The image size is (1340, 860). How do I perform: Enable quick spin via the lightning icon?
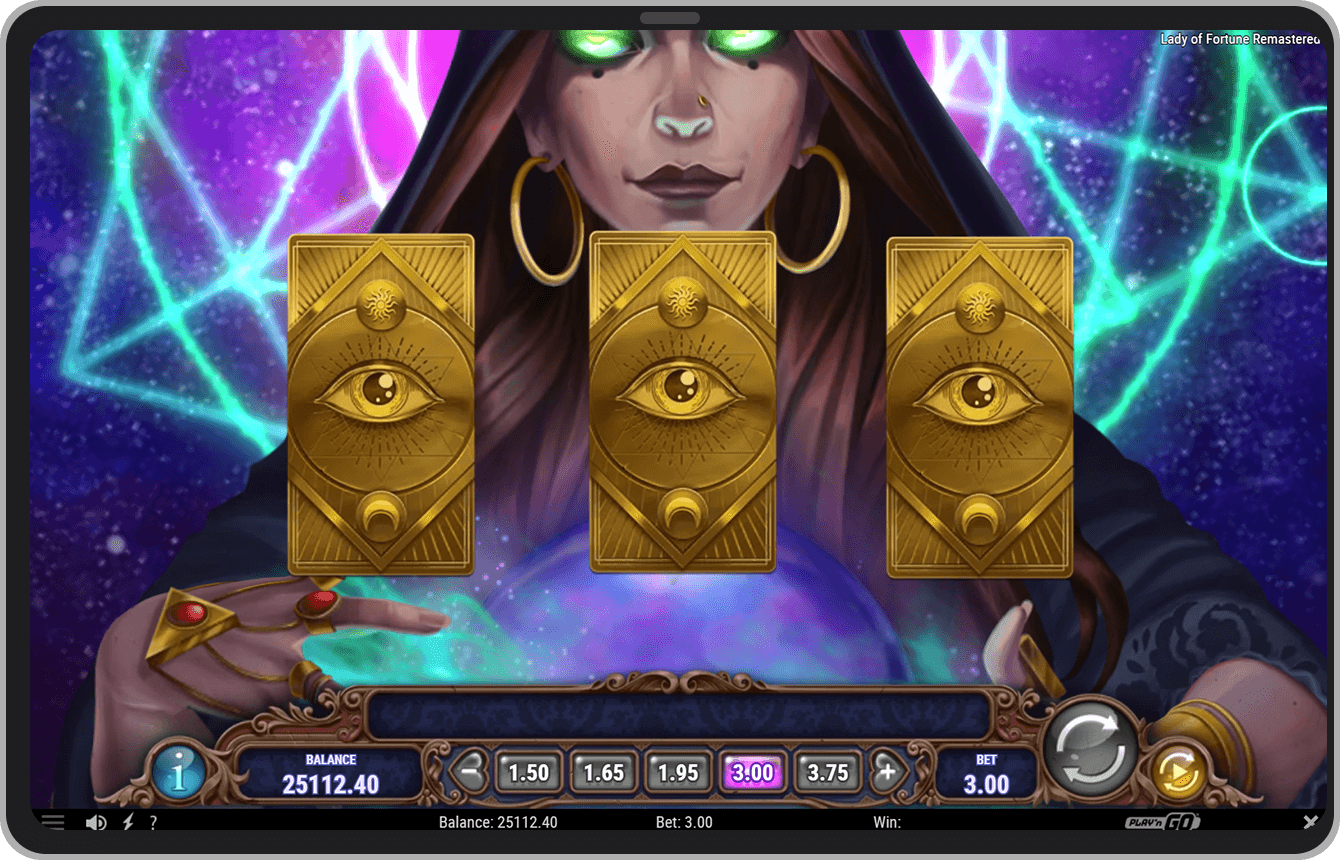126,821
